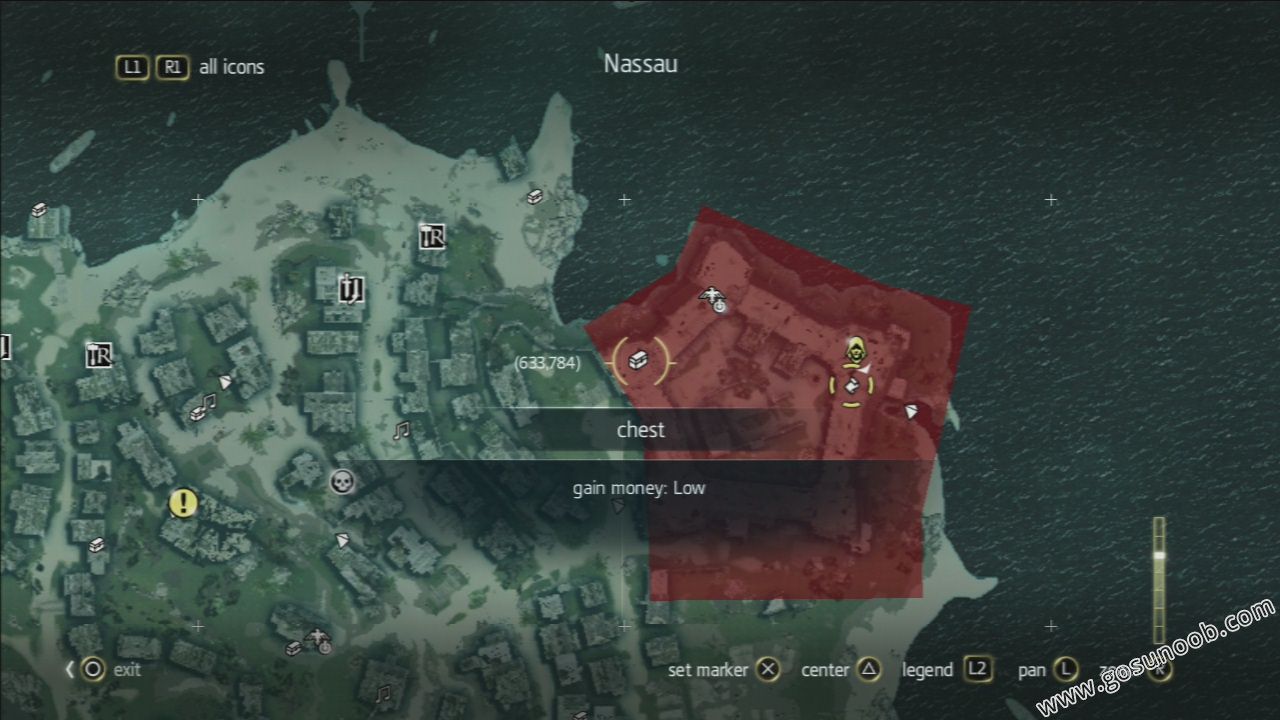Open the yellow exclamation mission marker
This screenshot has width=1280, height=720.
[x=183, y=502]
